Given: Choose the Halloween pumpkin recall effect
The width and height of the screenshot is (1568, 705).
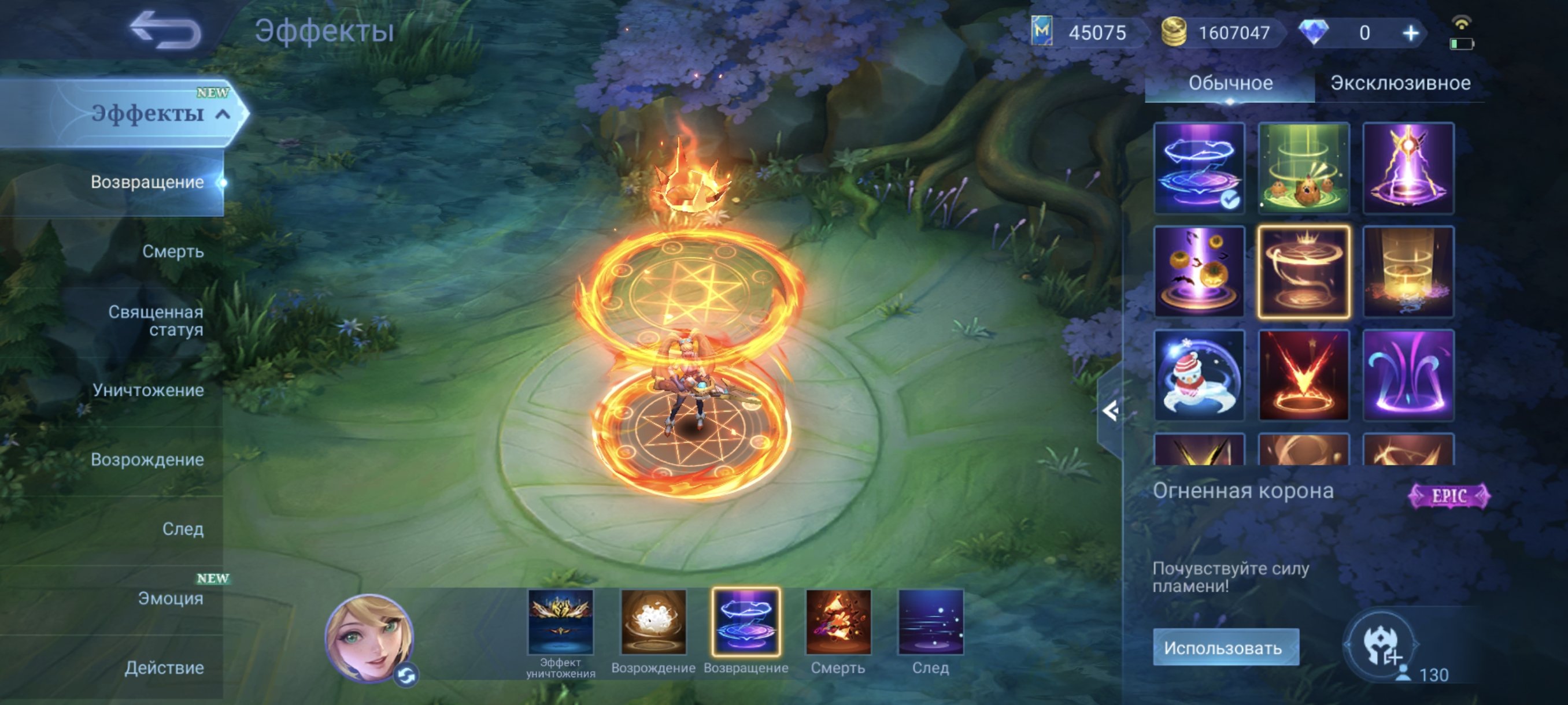Looking at the screenshot, I should [1200, 272].
